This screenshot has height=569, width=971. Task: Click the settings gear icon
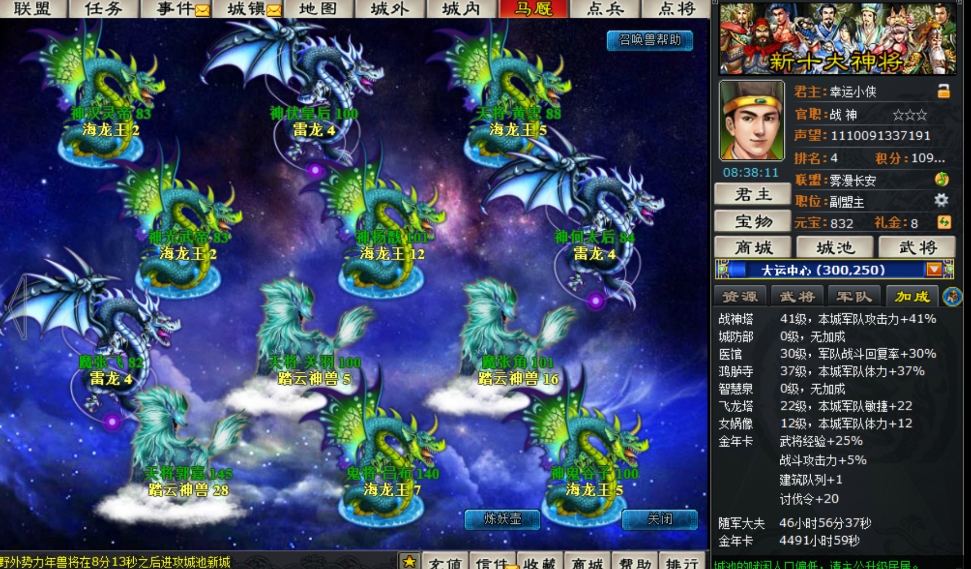[941, 200]
